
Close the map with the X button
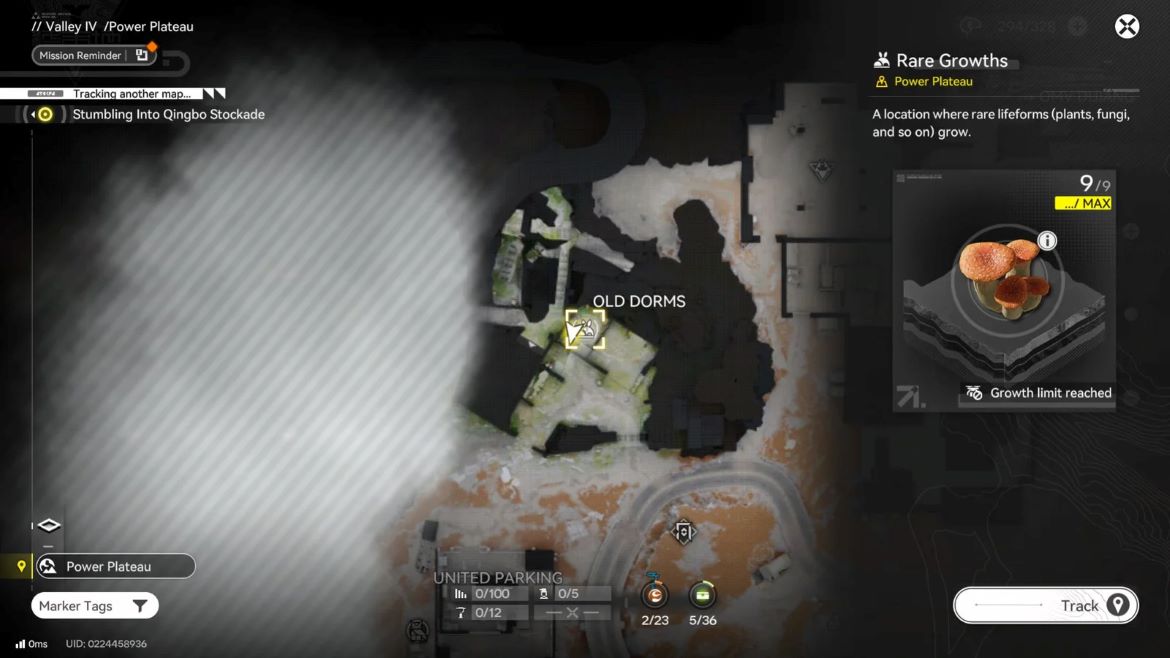[1127, 27]
